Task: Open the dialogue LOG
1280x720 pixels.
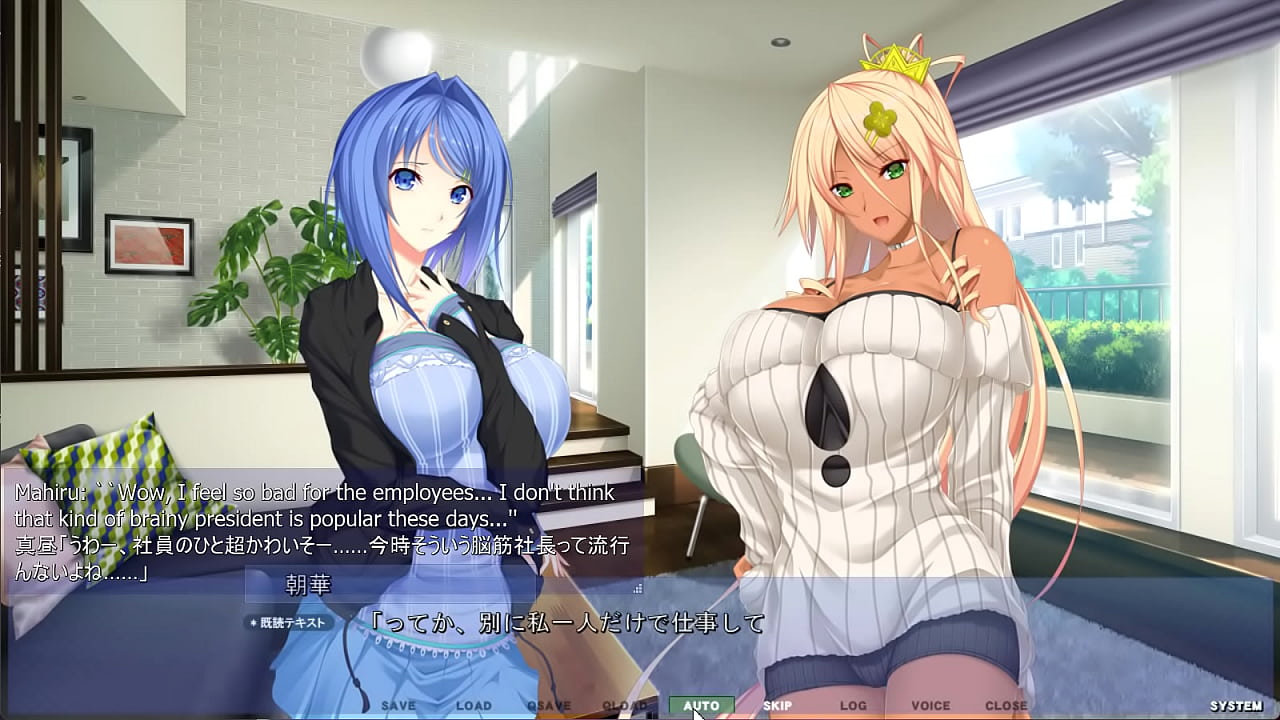Action: (x=853, y=705)
